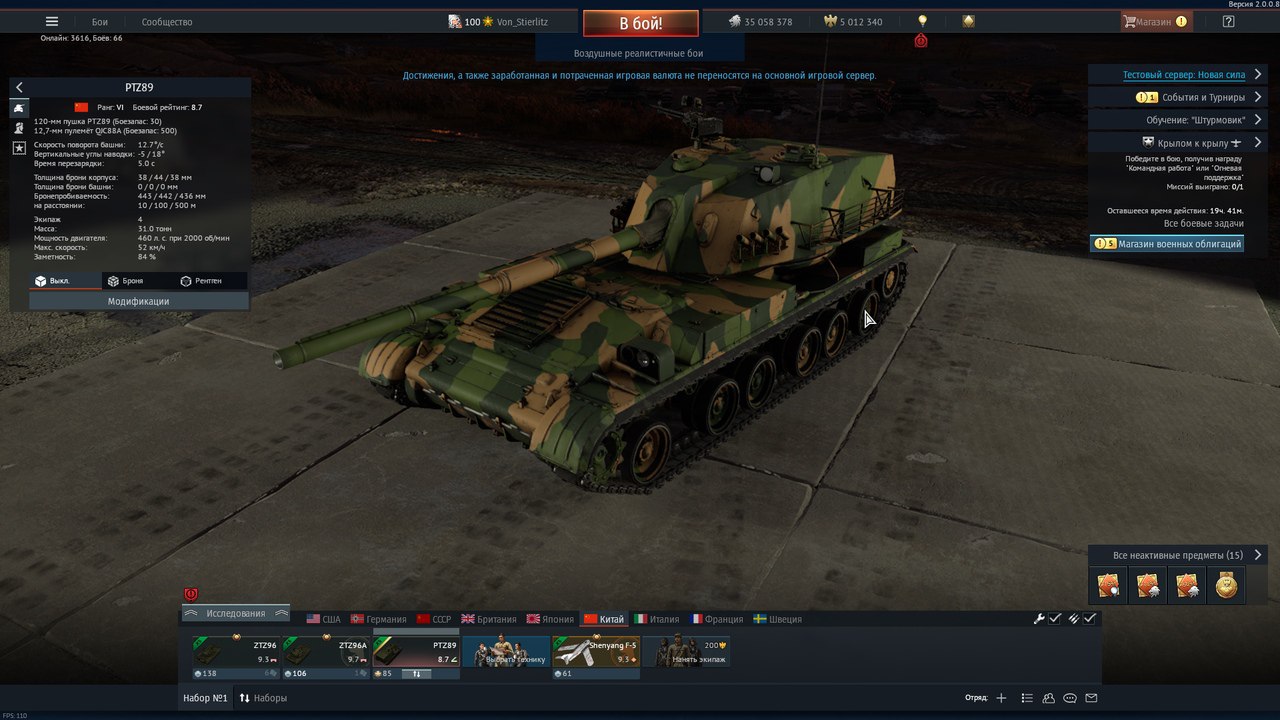The width and height of the screenshot is (1280, 720).
Task: Open Модификации for the PTZ89
Action: click(x=138, y=301)
